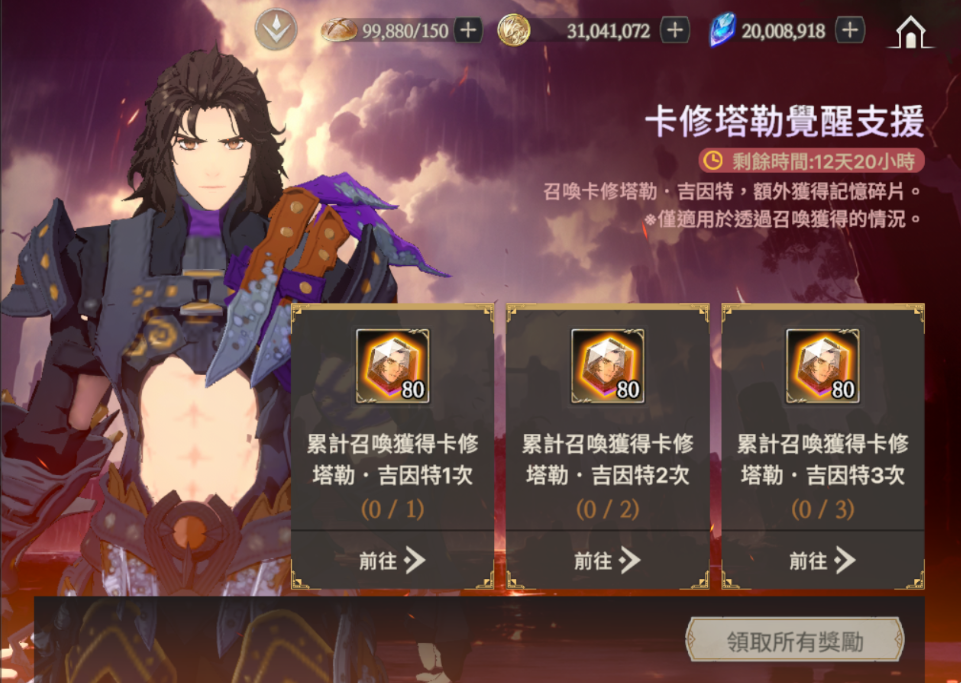Open the silver rank emblem icon
The height and width of the screenshot is (683, 961).
click(x=275, y=30)
